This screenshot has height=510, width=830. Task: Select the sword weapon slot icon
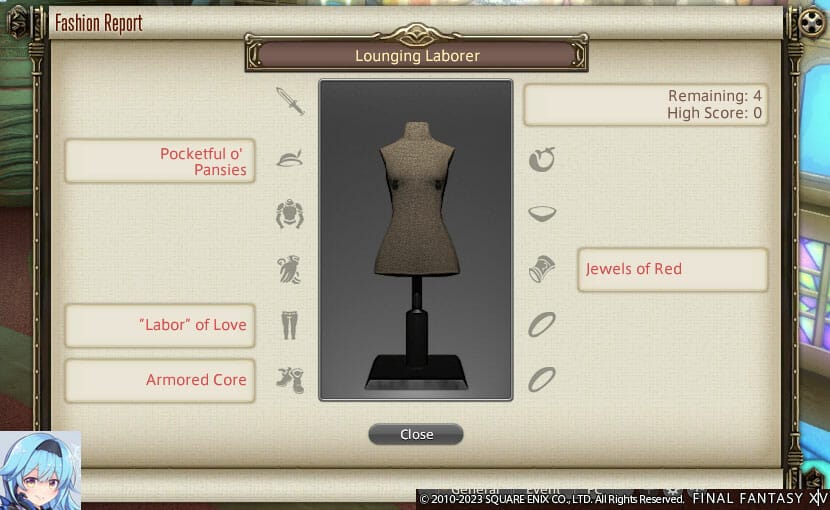click(x=290, y=101)
